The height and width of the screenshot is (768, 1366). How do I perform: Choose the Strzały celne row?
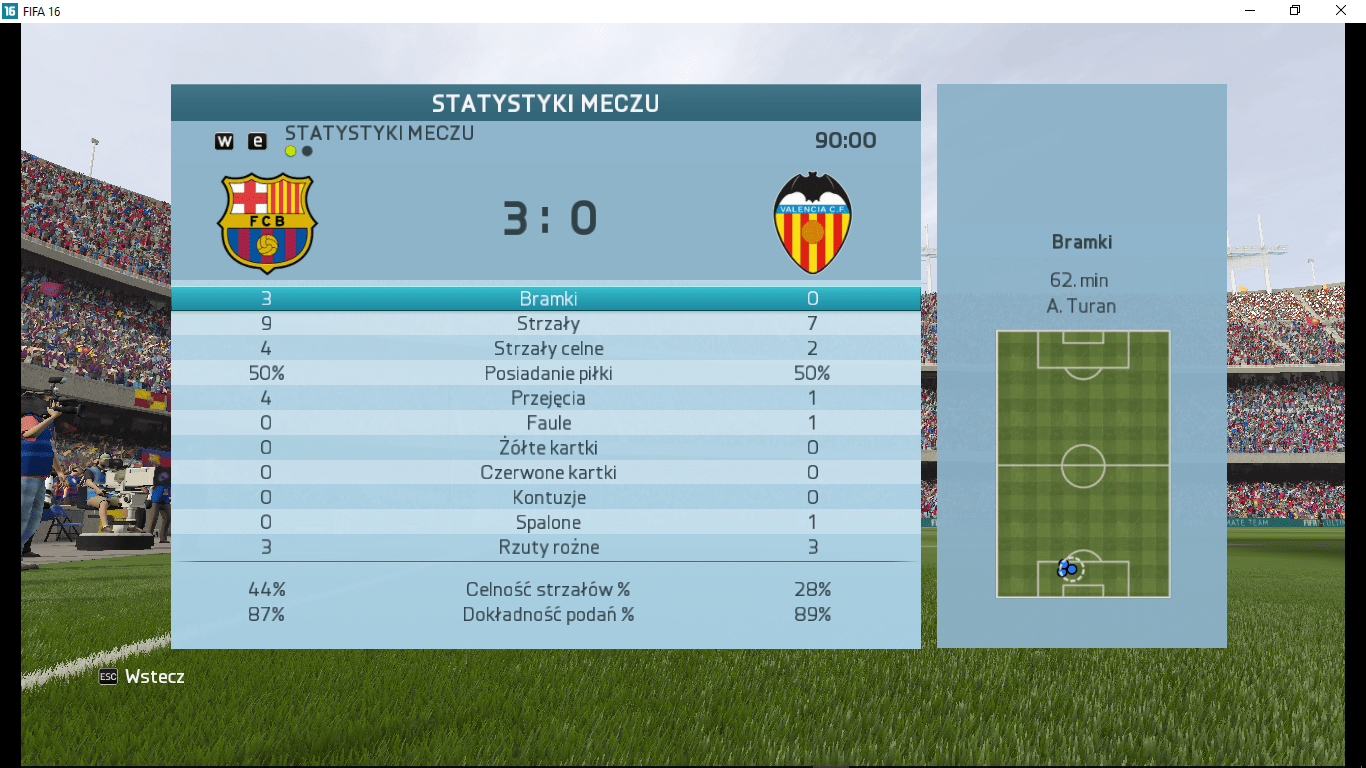[547, 349]
